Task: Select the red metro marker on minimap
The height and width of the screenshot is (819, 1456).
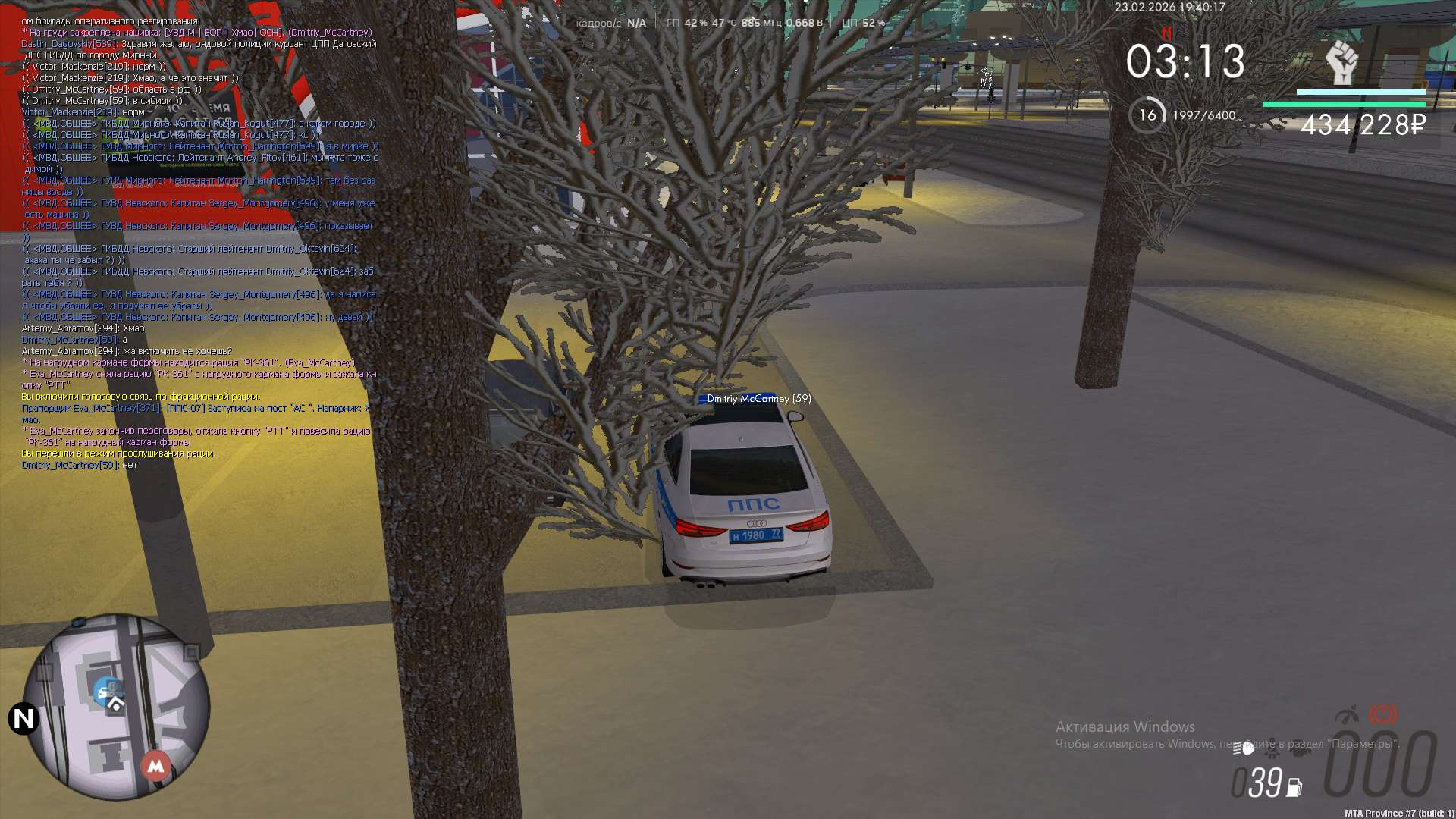Action: click(155, 765)
